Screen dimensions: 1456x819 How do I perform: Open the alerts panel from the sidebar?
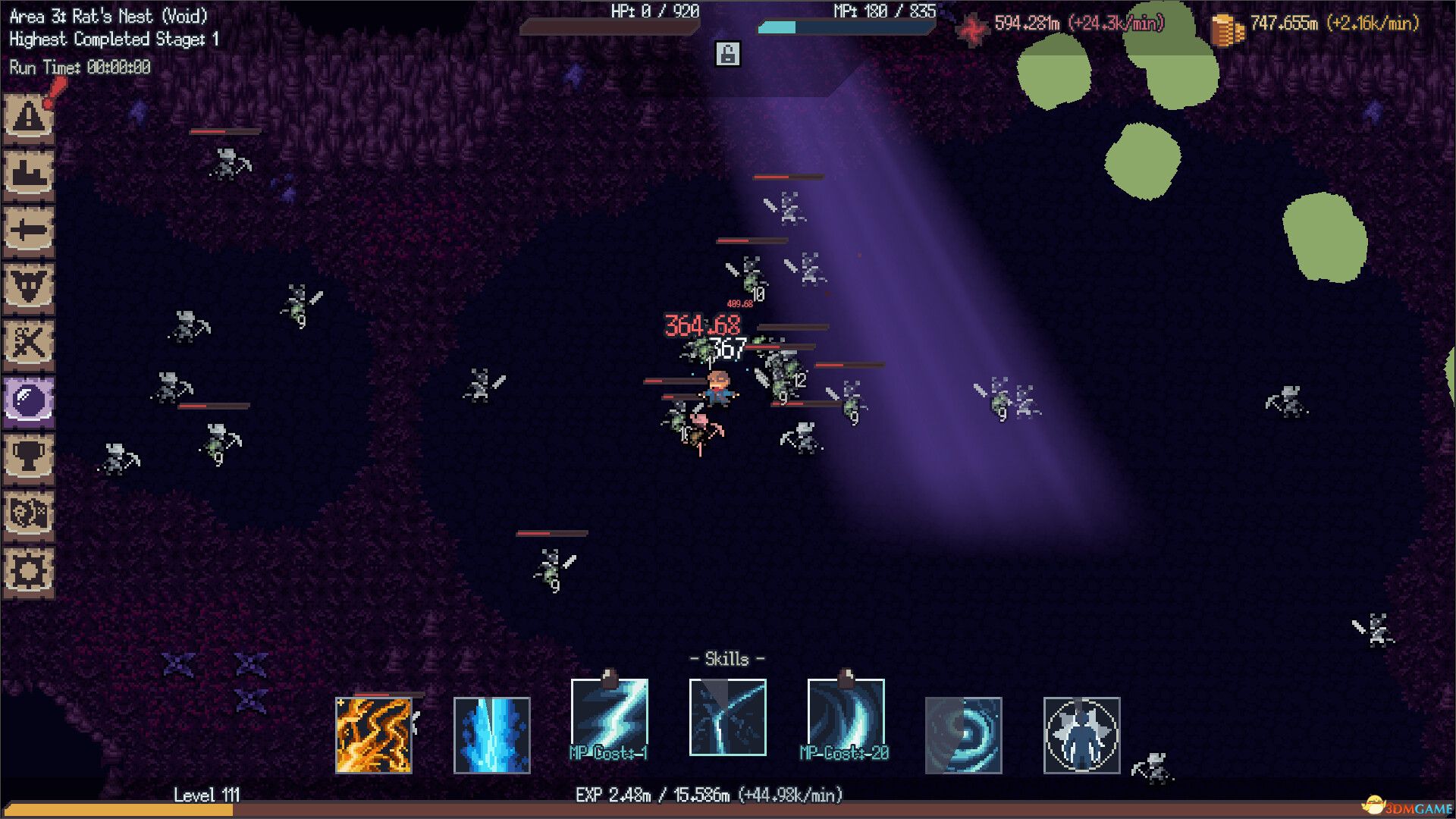click(x=30, y=118)
